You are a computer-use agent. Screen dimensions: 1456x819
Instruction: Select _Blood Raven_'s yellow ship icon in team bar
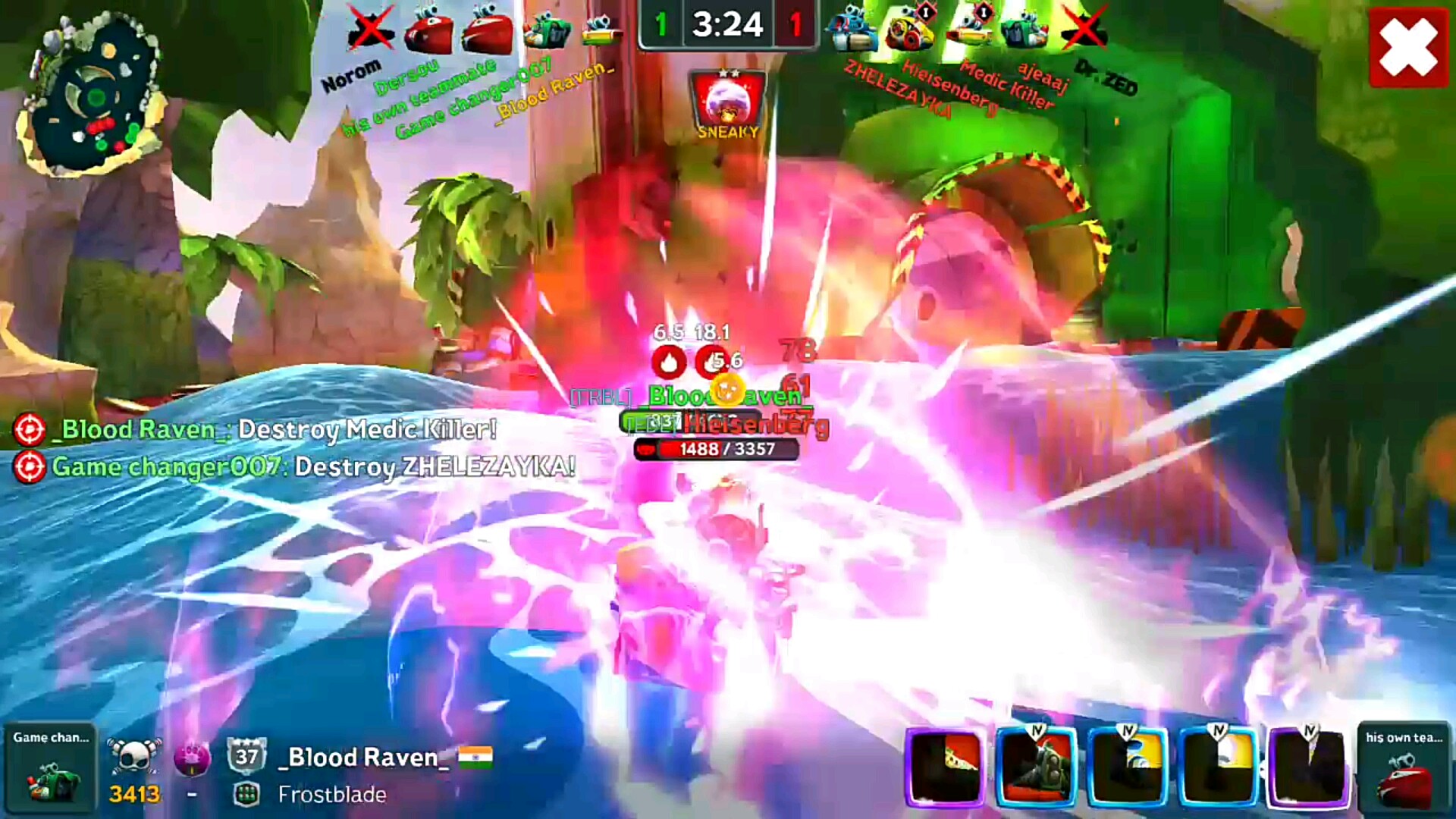(x=602, y=30)
